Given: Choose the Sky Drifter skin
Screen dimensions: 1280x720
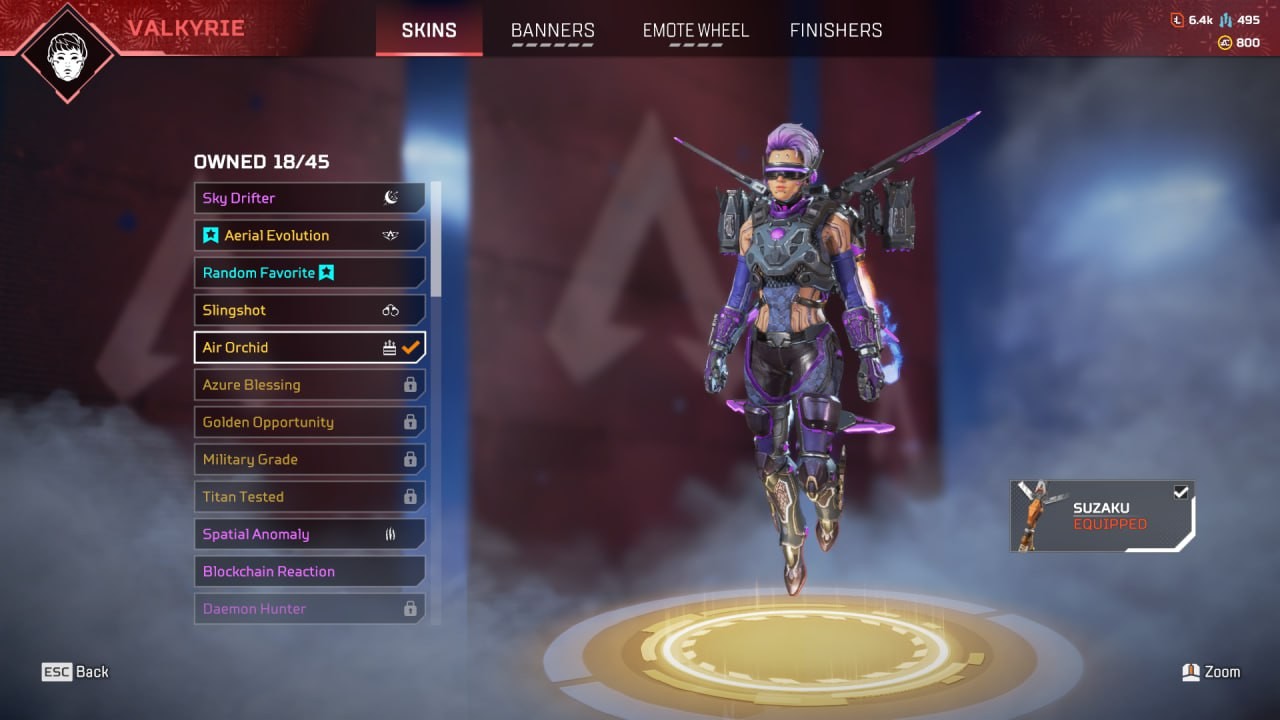Looking at the screenshot, I should [309, 198].
